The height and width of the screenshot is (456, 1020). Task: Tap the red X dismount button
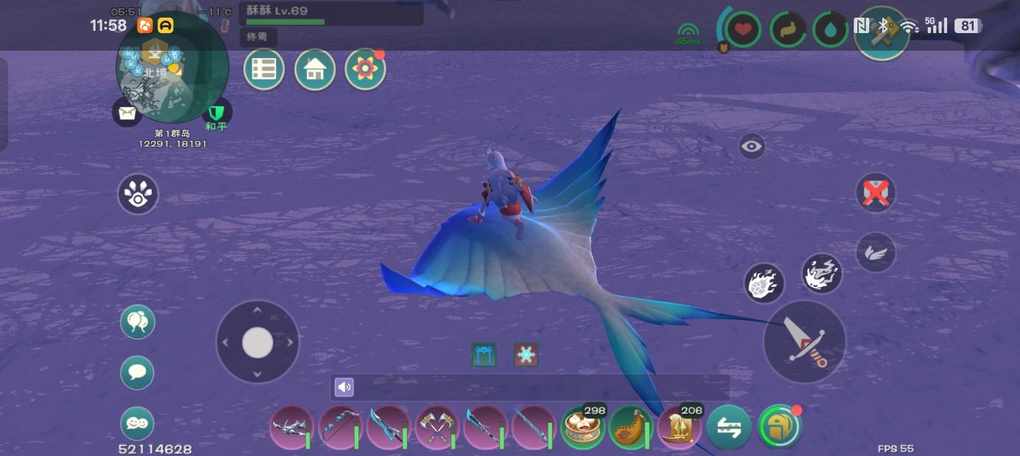(x=875, y=192)
